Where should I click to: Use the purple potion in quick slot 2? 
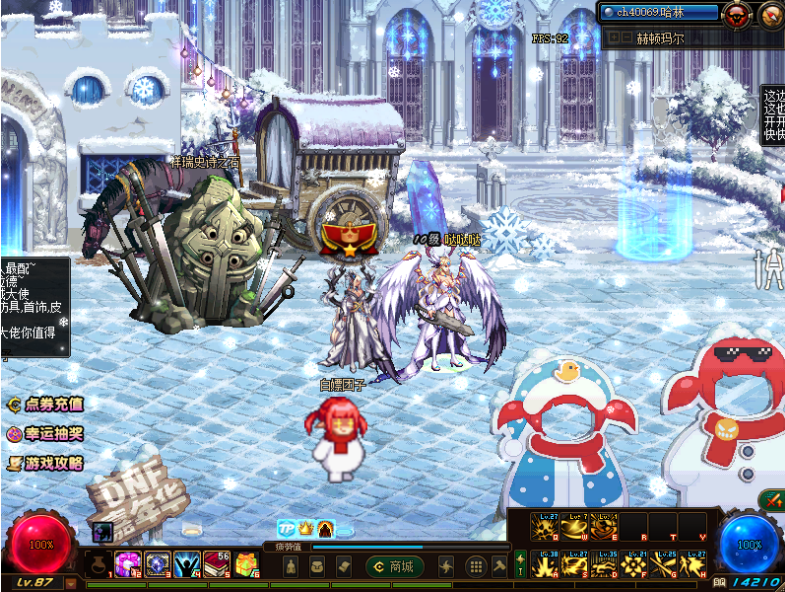point(128,565)
